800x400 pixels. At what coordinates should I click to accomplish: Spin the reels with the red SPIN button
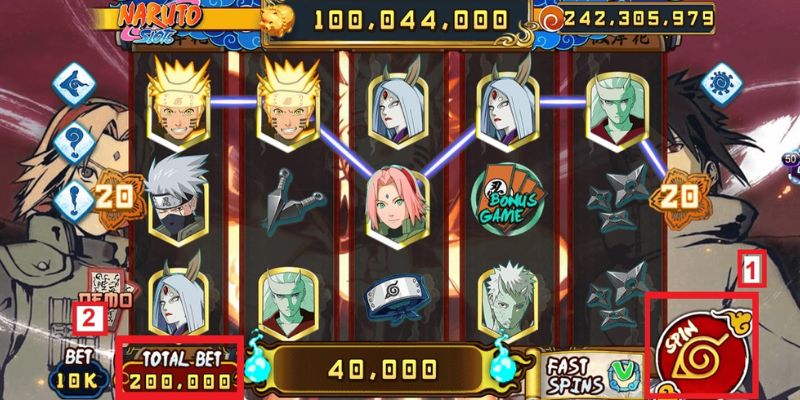pos(701,346)
